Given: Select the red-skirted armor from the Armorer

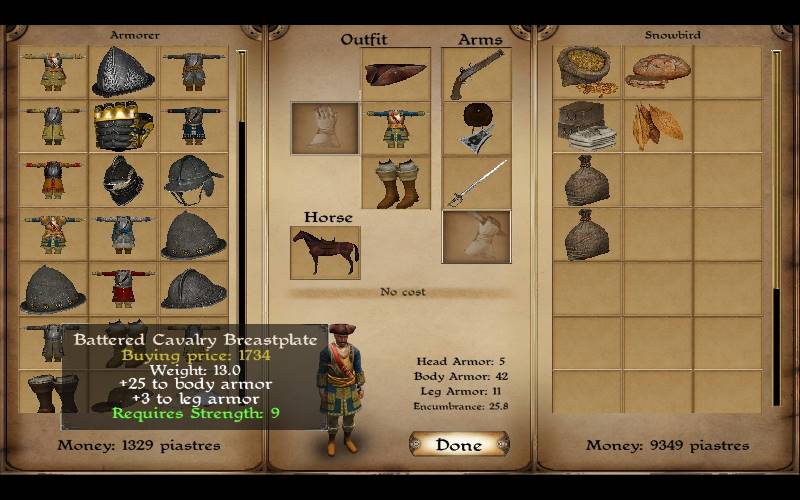Looking at the screenshot, I should click(x=123, y=287).
